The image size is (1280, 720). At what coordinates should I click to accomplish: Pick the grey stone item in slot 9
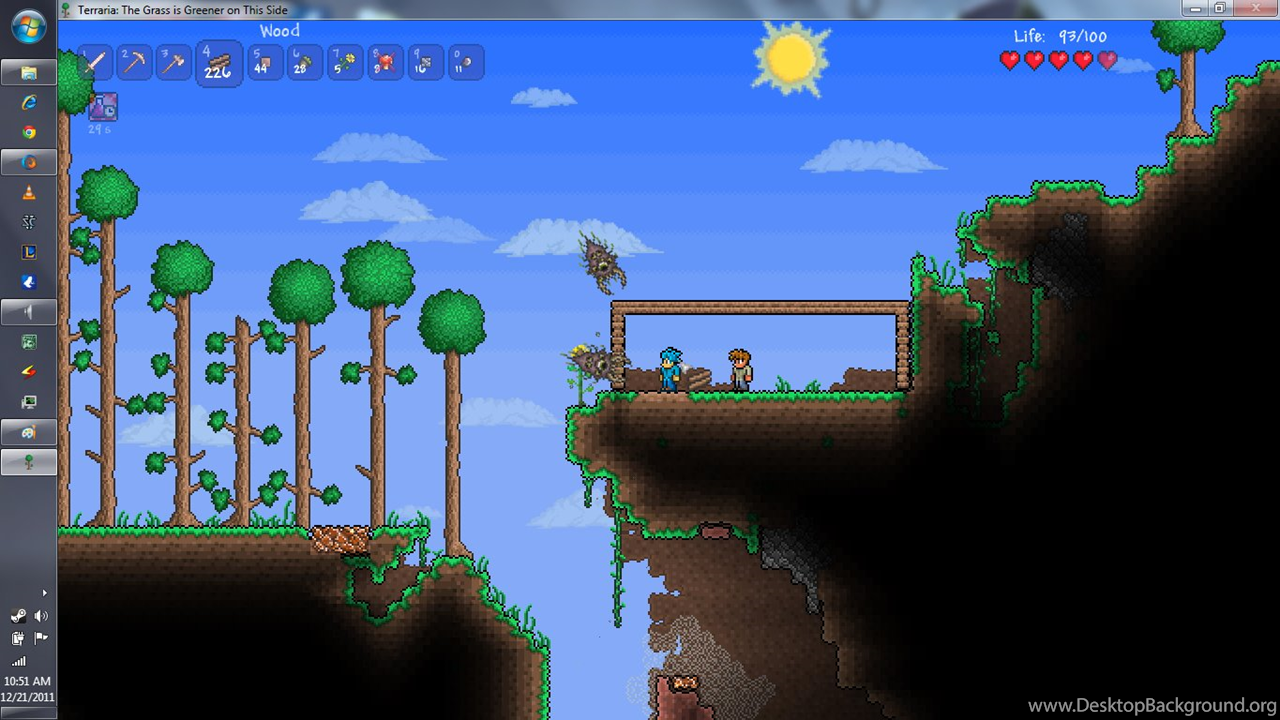425,63
